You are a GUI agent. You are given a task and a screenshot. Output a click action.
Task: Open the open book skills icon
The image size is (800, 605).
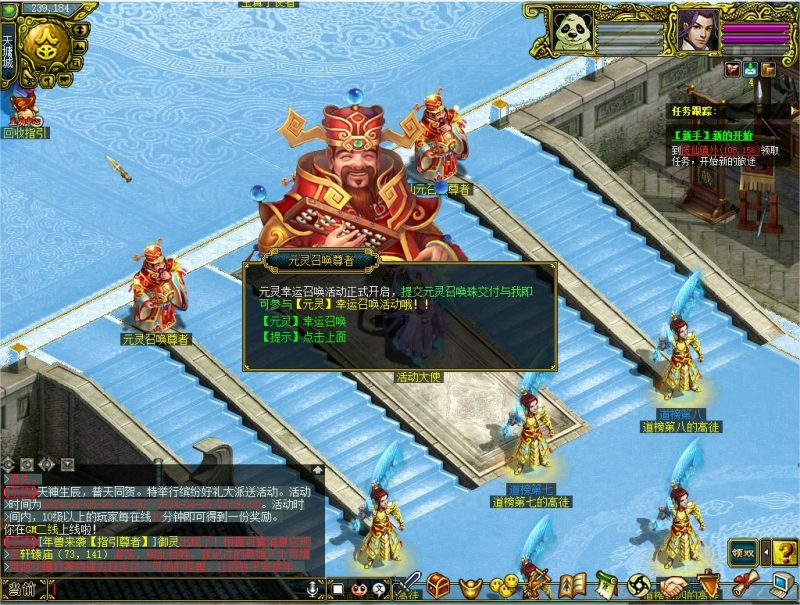[571, 584]
